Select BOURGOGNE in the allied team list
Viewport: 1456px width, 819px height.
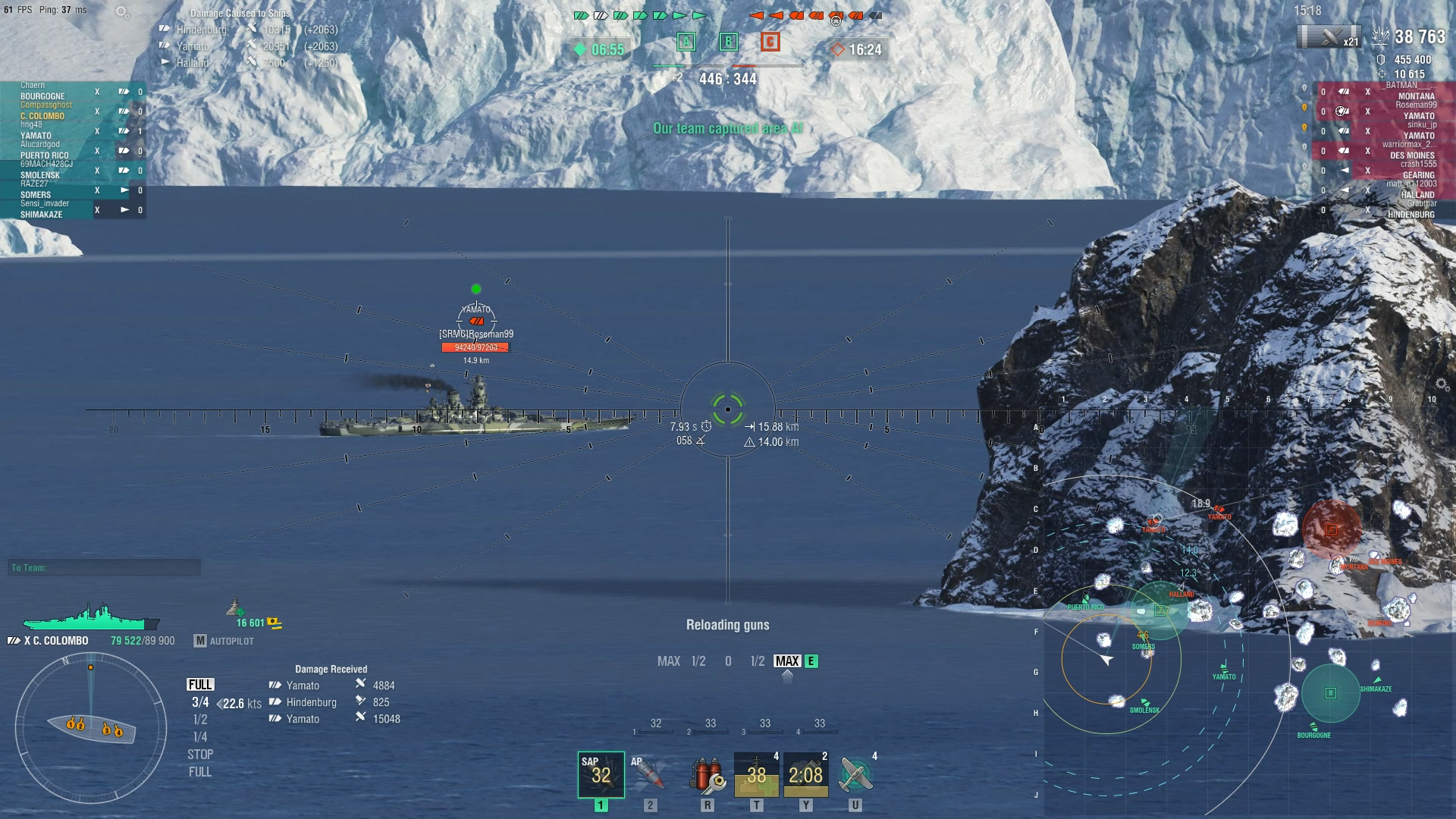click(x=42, y=96)
